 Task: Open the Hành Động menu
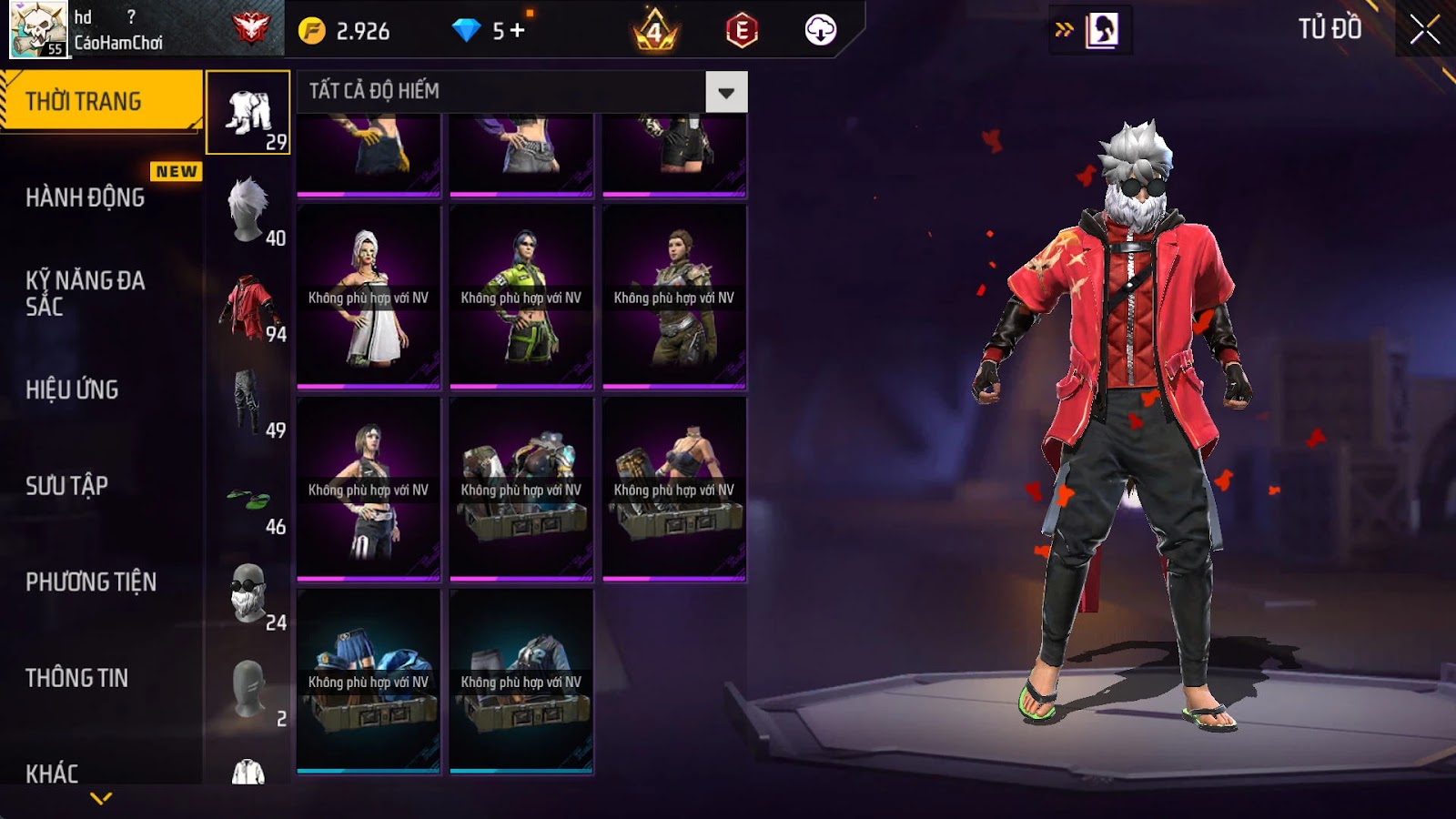click(x=86, y=197)
